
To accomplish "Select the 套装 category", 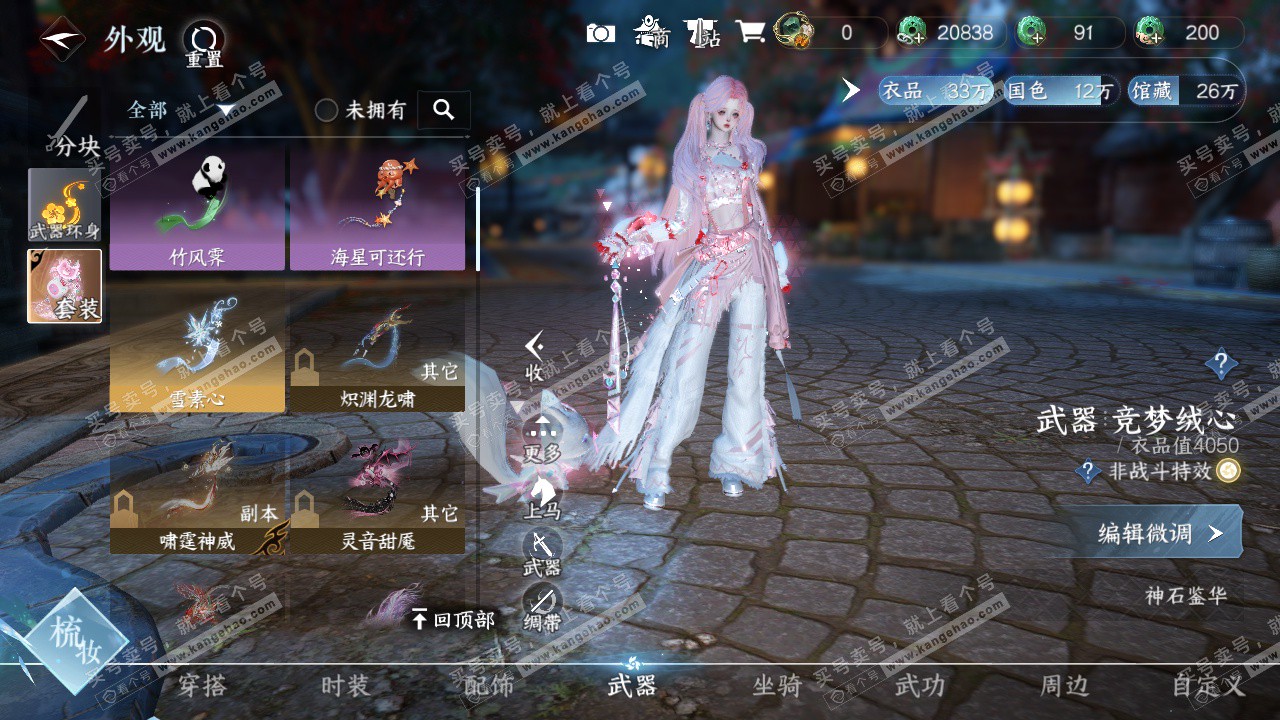I will click(64, 286).
